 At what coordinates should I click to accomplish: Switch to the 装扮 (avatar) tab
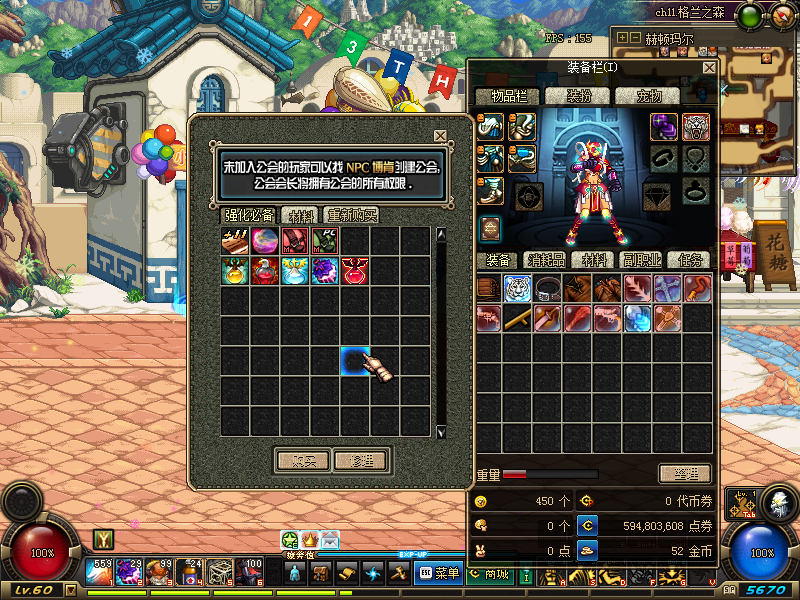(x=579, y=96)
